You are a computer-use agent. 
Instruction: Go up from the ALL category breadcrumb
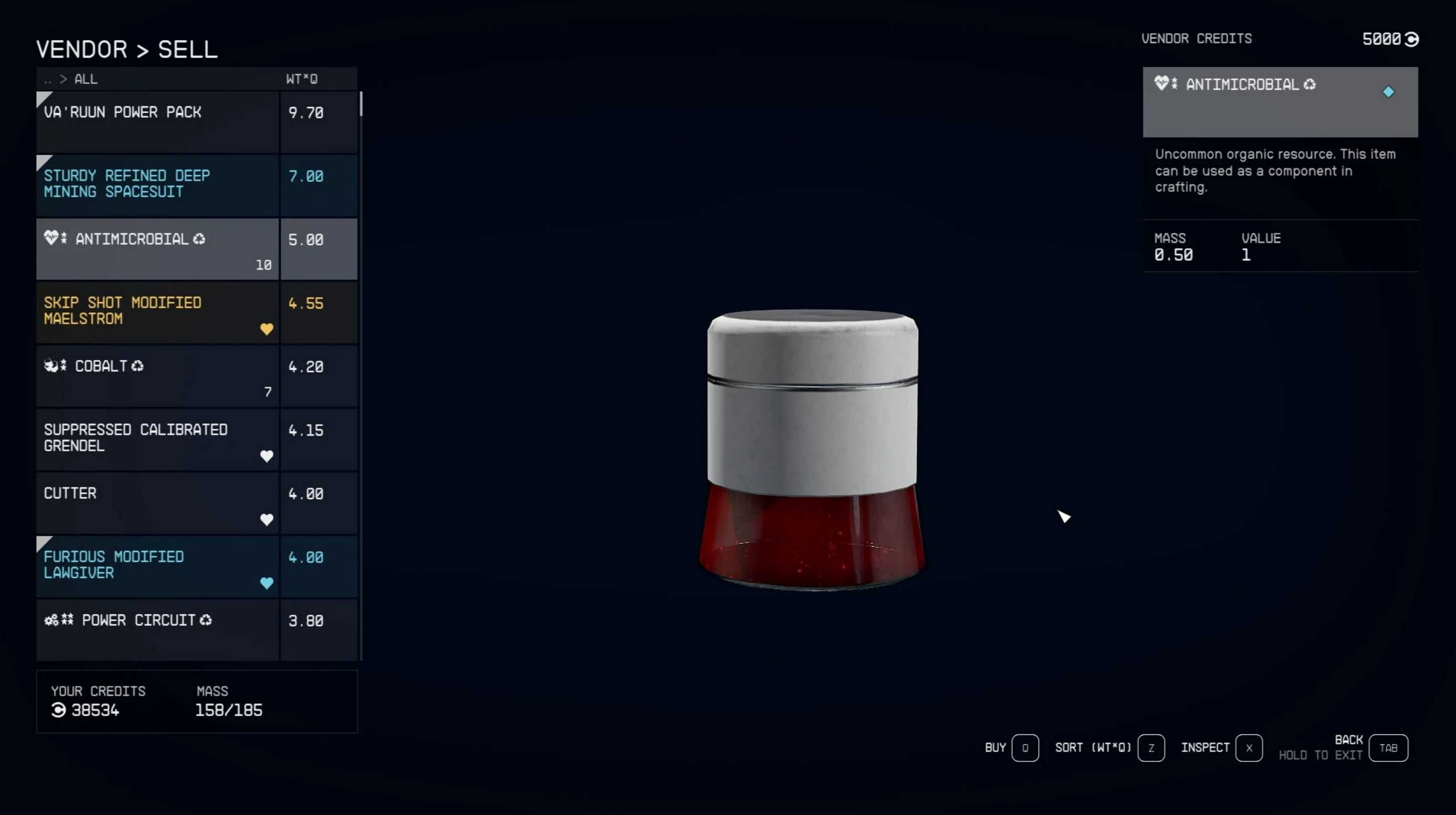48,80
